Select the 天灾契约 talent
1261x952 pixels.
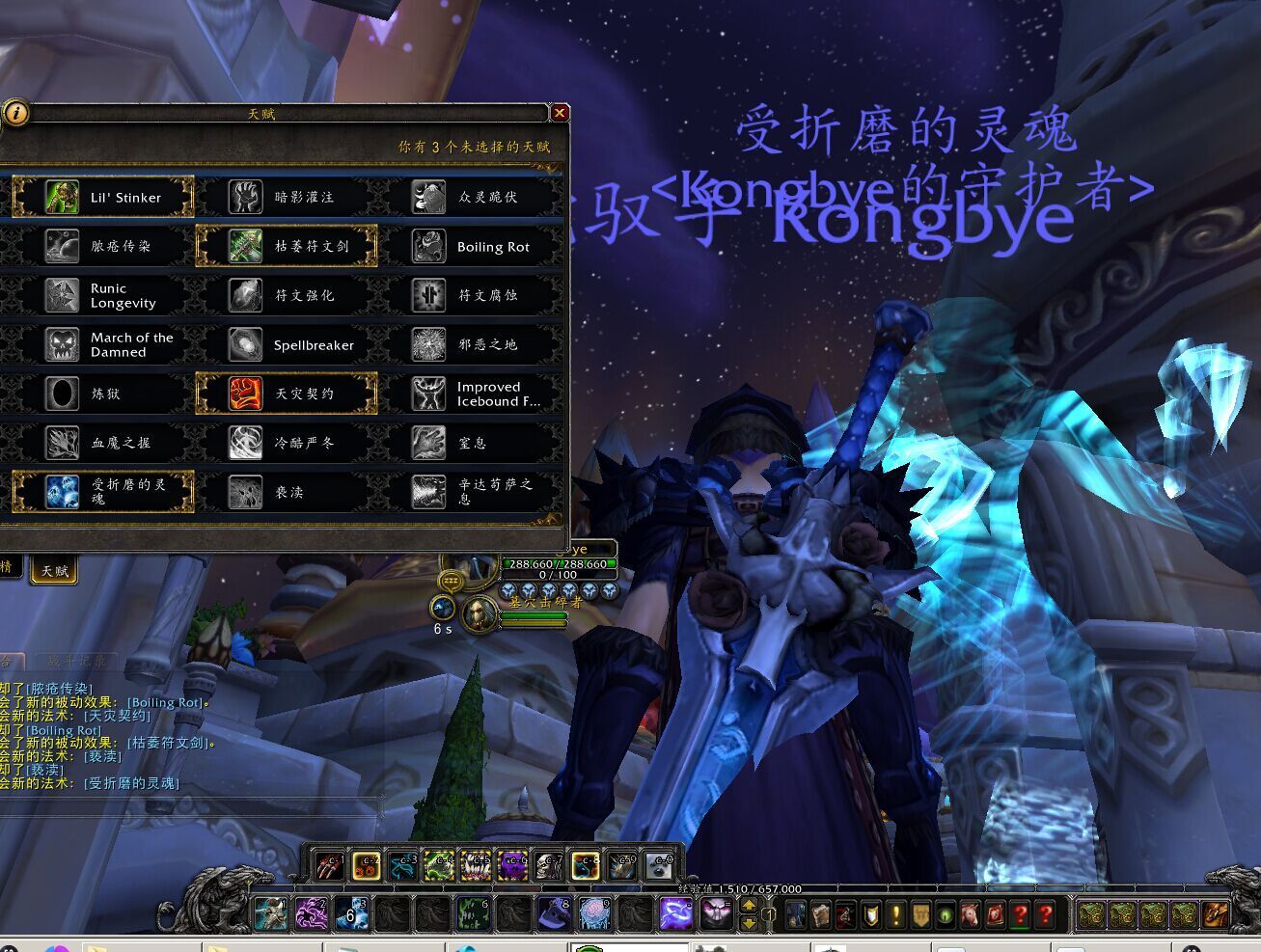(287, 394)
